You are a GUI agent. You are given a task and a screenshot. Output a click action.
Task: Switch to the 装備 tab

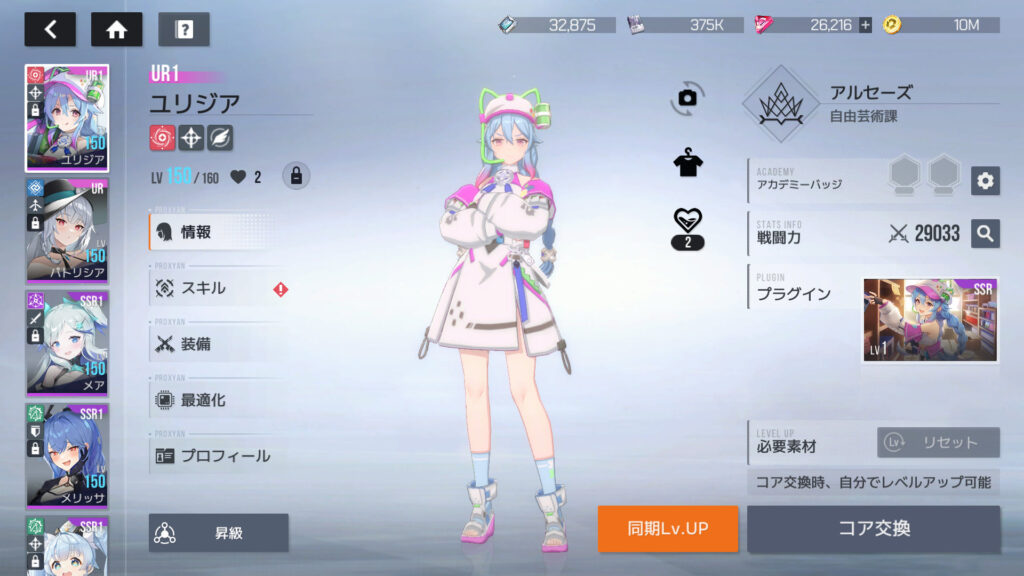click(214, 344)
